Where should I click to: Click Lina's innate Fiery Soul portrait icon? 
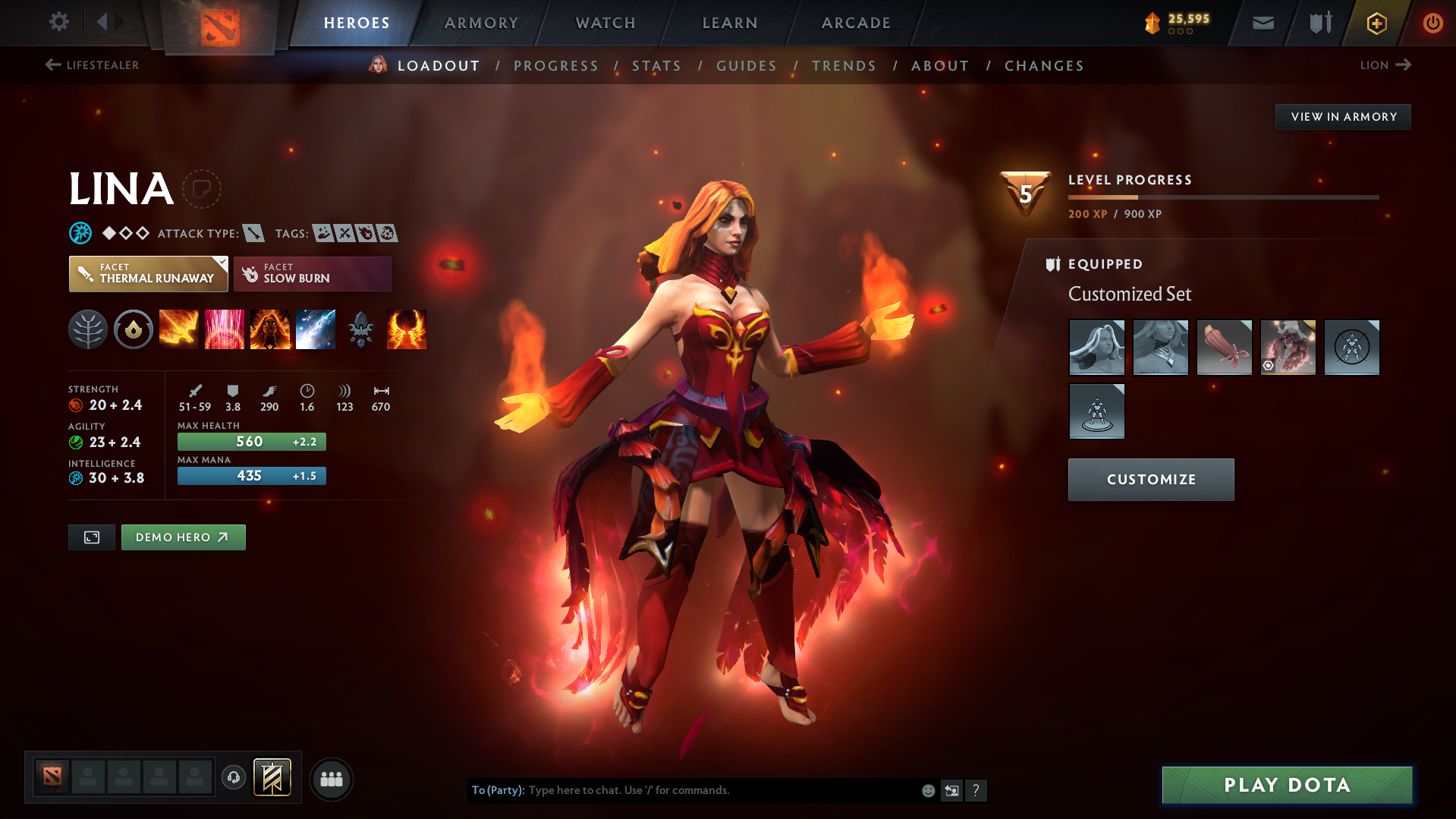coord(269,329)
